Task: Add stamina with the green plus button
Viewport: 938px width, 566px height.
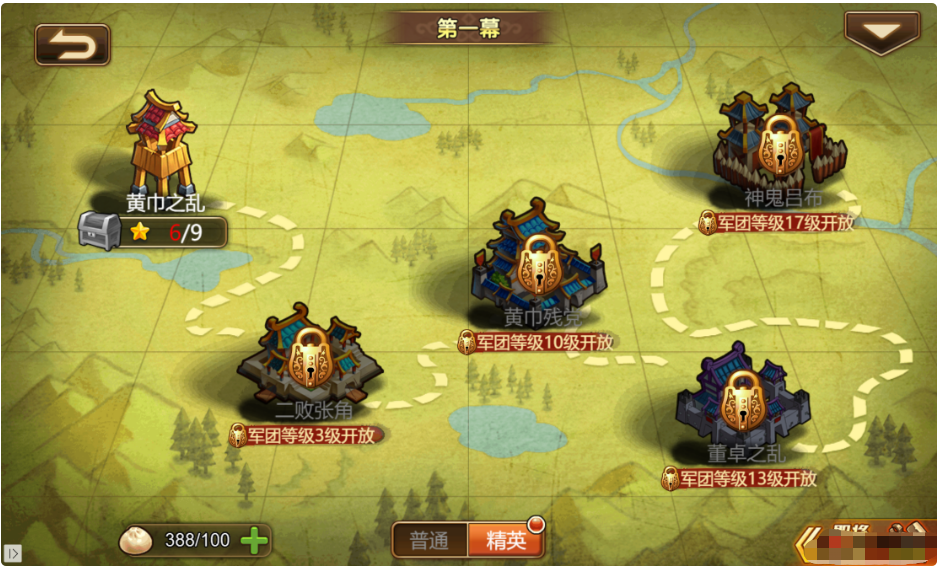Action: point(255,541)
